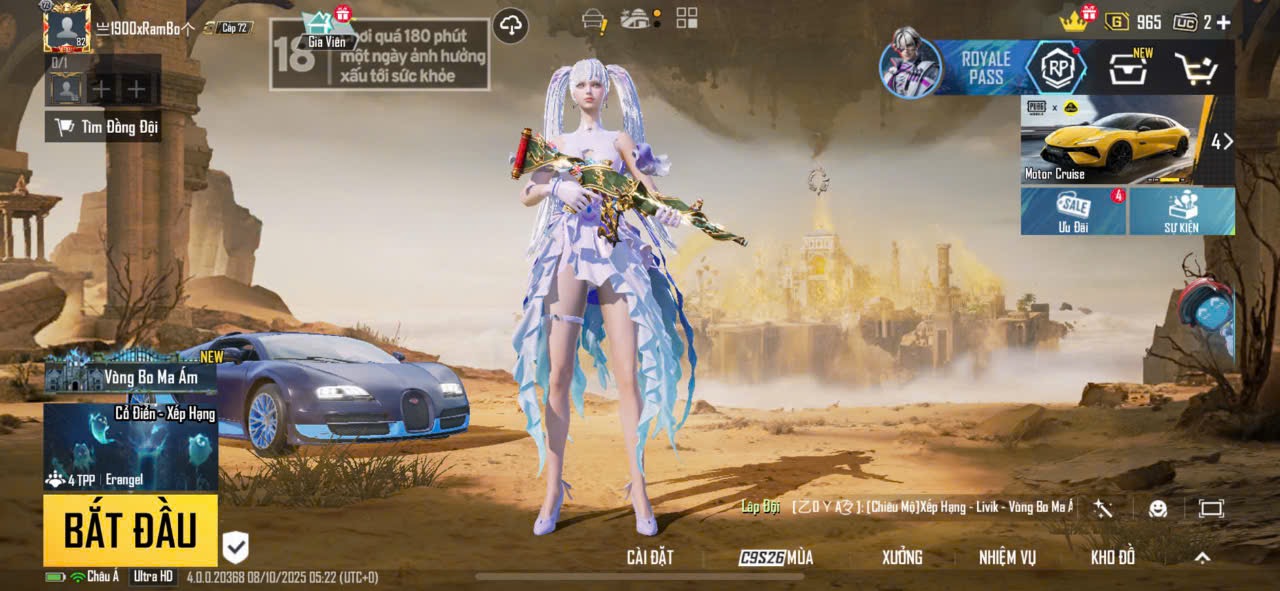Open the SỰ KIỆN events panel
The image size is (1280, 591).
click(x=1181, y=211)
